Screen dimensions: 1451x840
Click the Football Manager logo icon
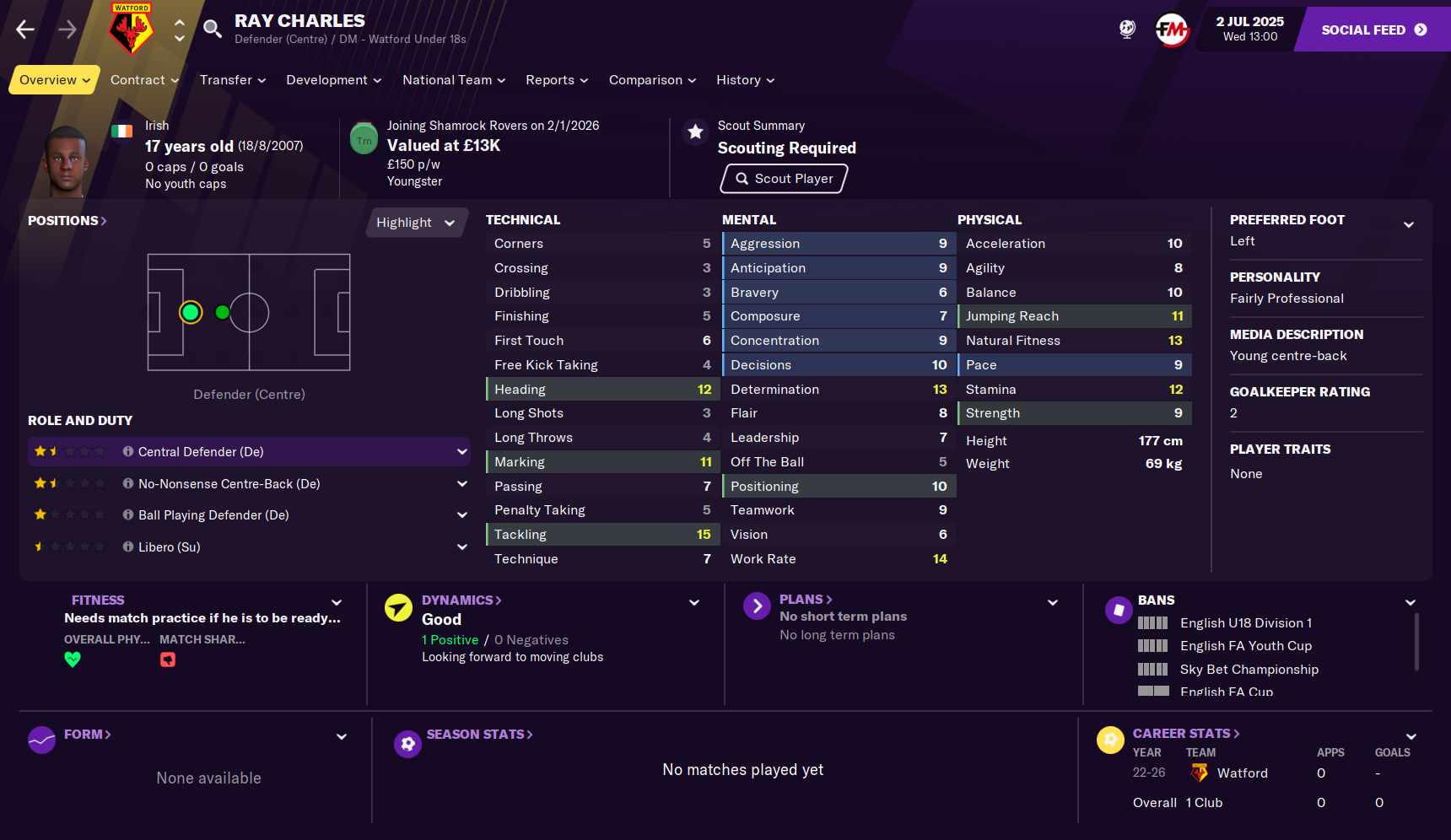pos(1173,28)
